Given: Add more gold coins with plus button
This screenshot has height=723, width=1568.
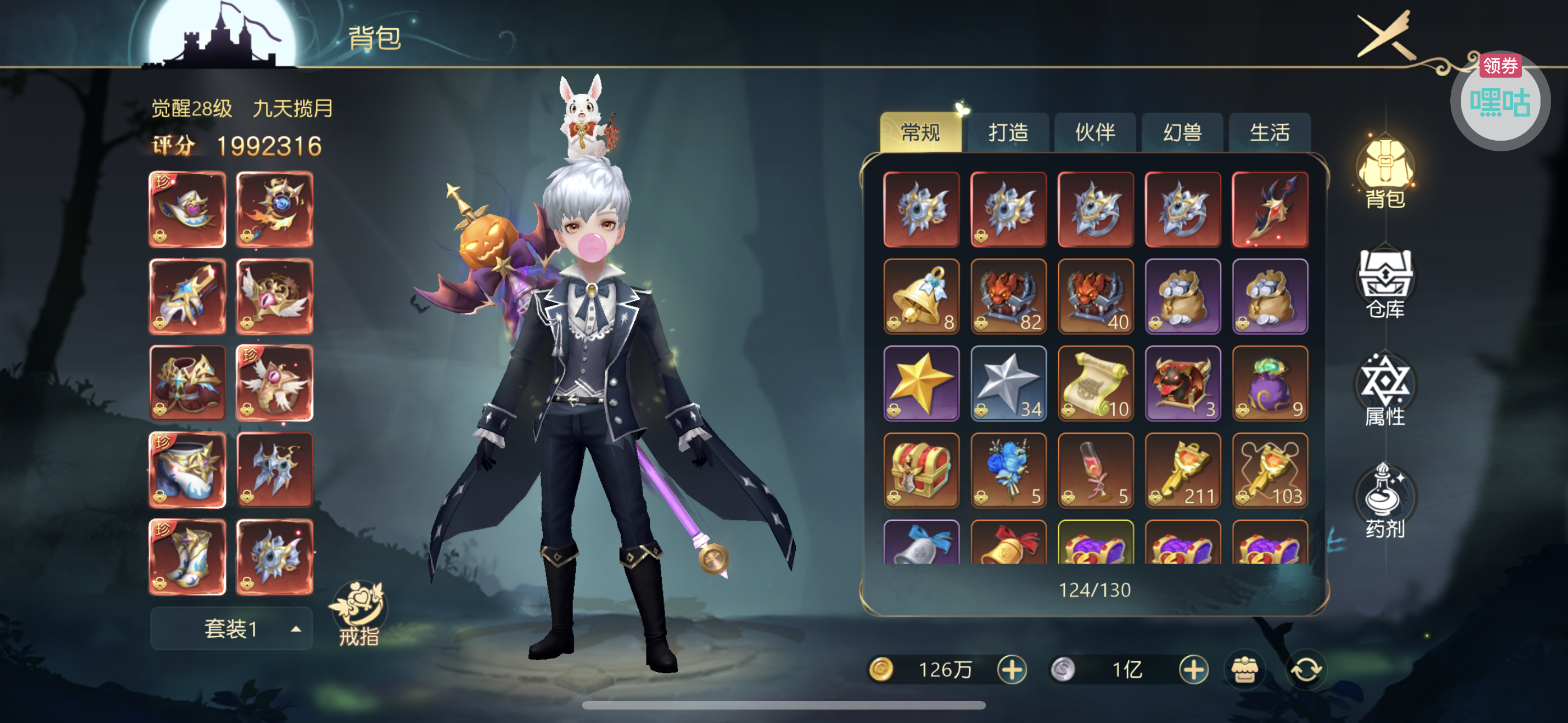Looking at the screenshot, I should (x=1012, y=669).
